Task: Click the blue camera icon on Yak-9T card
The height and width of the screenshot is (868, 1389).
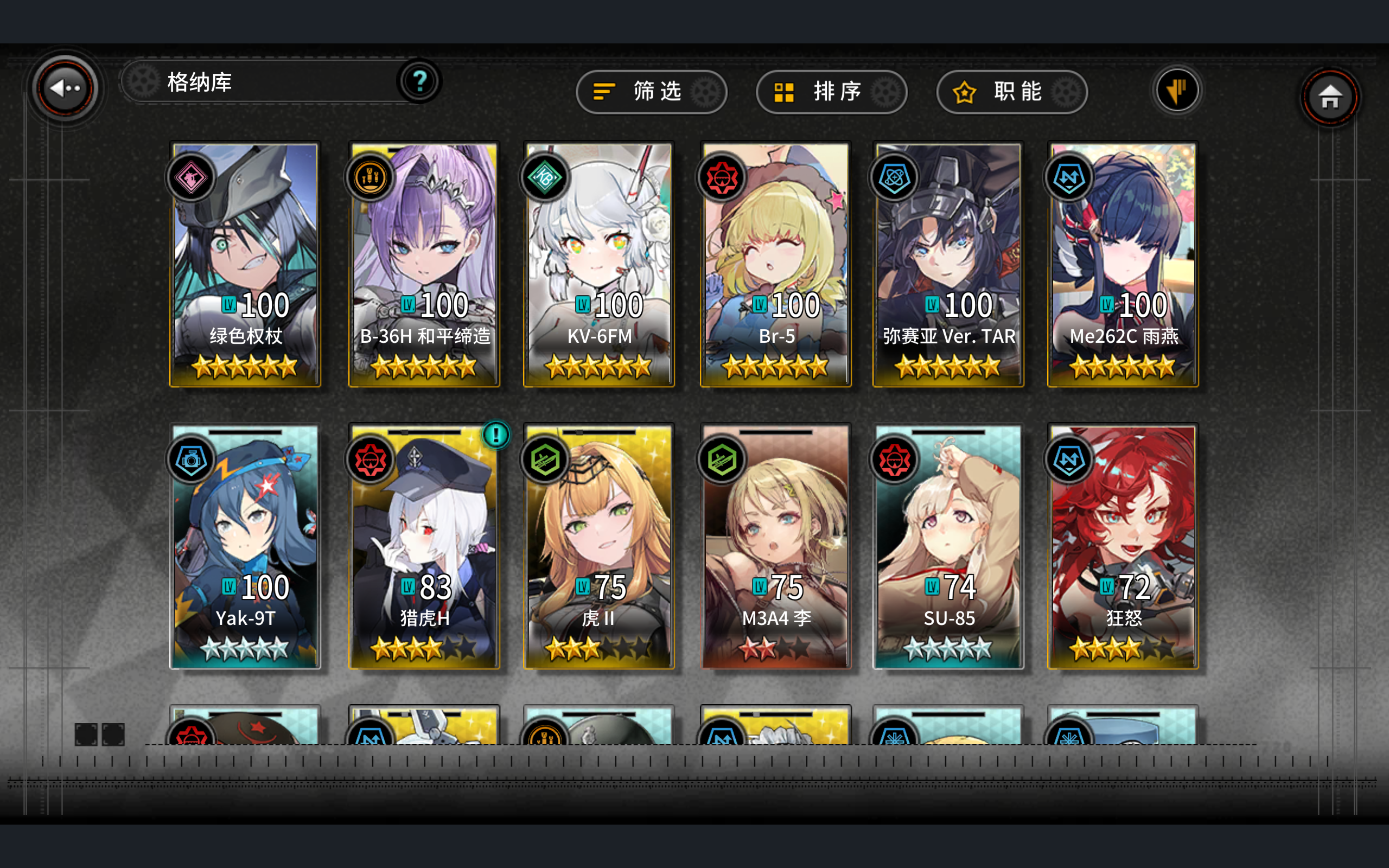Action: pos(190,459)
